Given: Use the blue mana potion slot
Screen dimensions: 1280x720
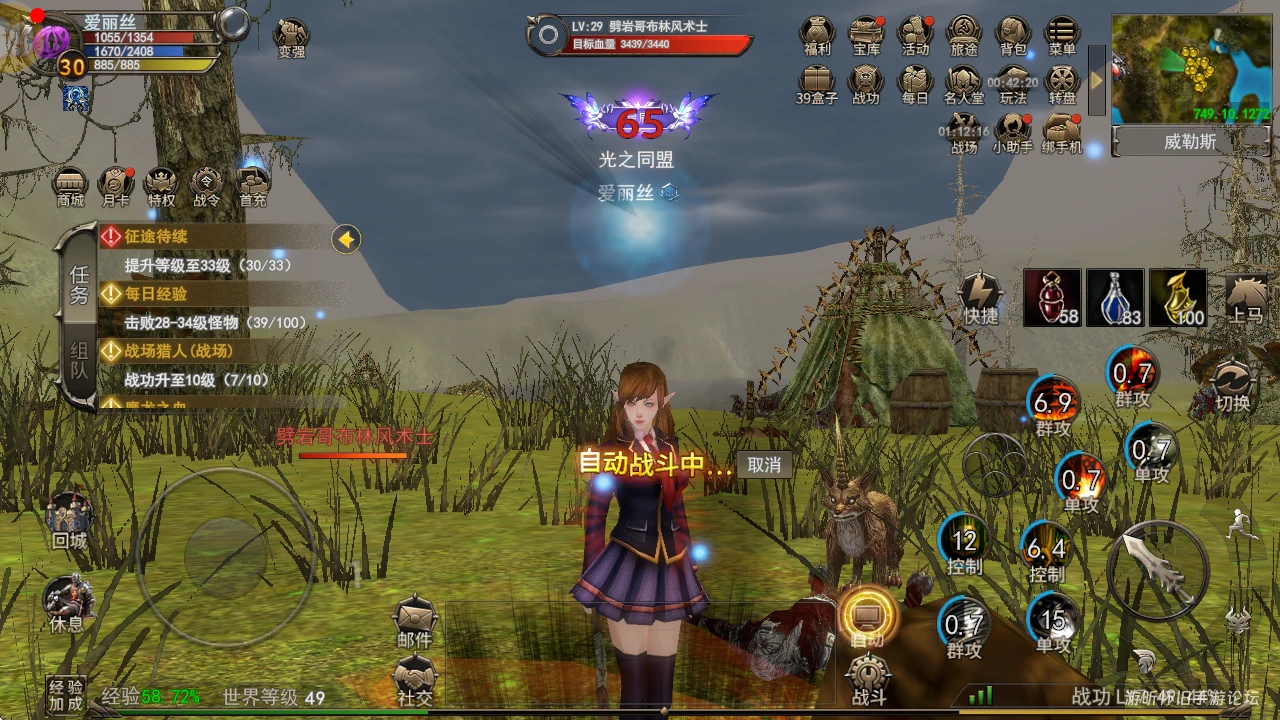Looking at the screenshot, I should click(1115, 298).
